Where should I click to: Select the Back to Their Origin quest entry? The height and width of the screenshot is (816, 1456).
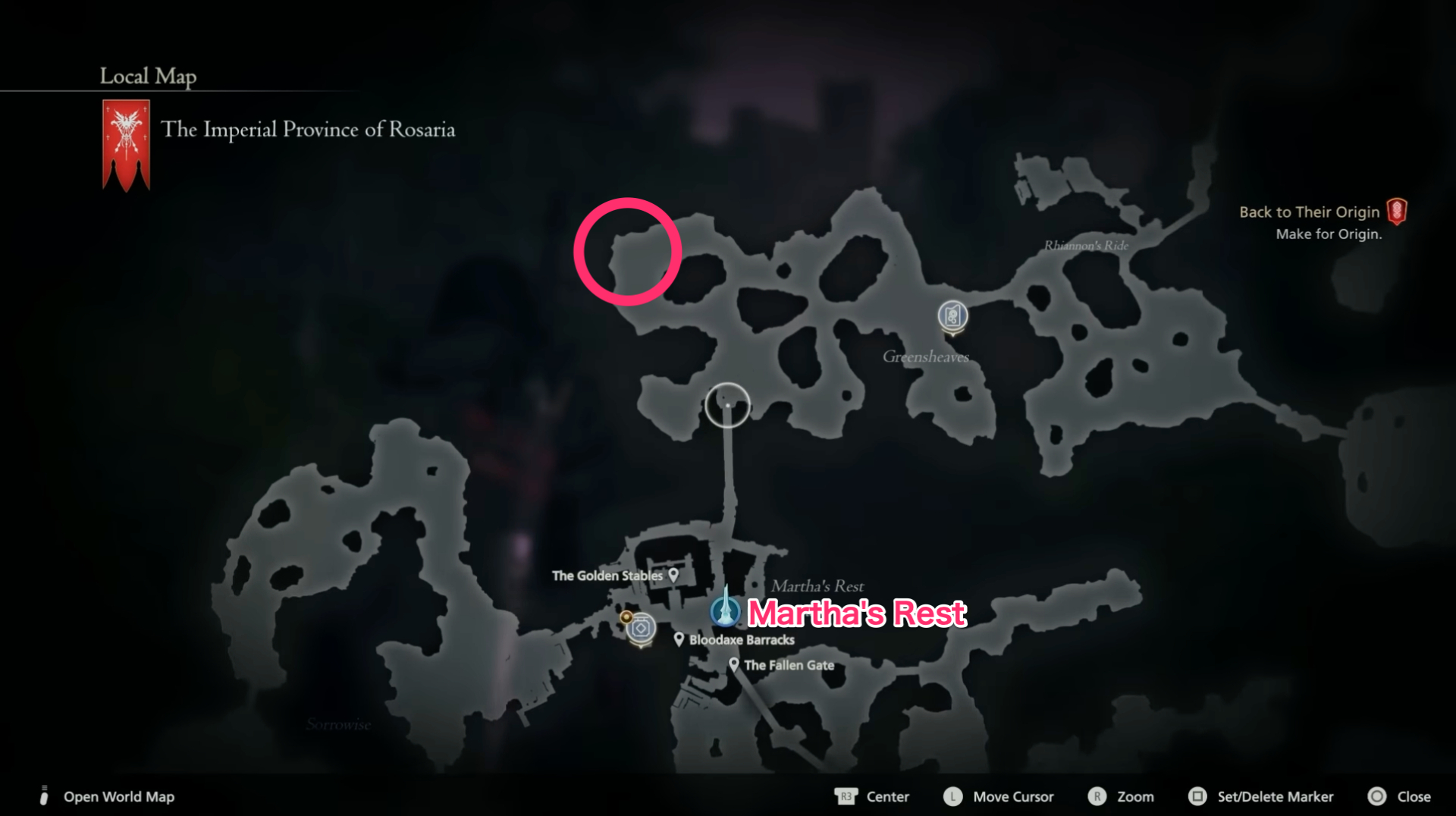(1310, 212)
